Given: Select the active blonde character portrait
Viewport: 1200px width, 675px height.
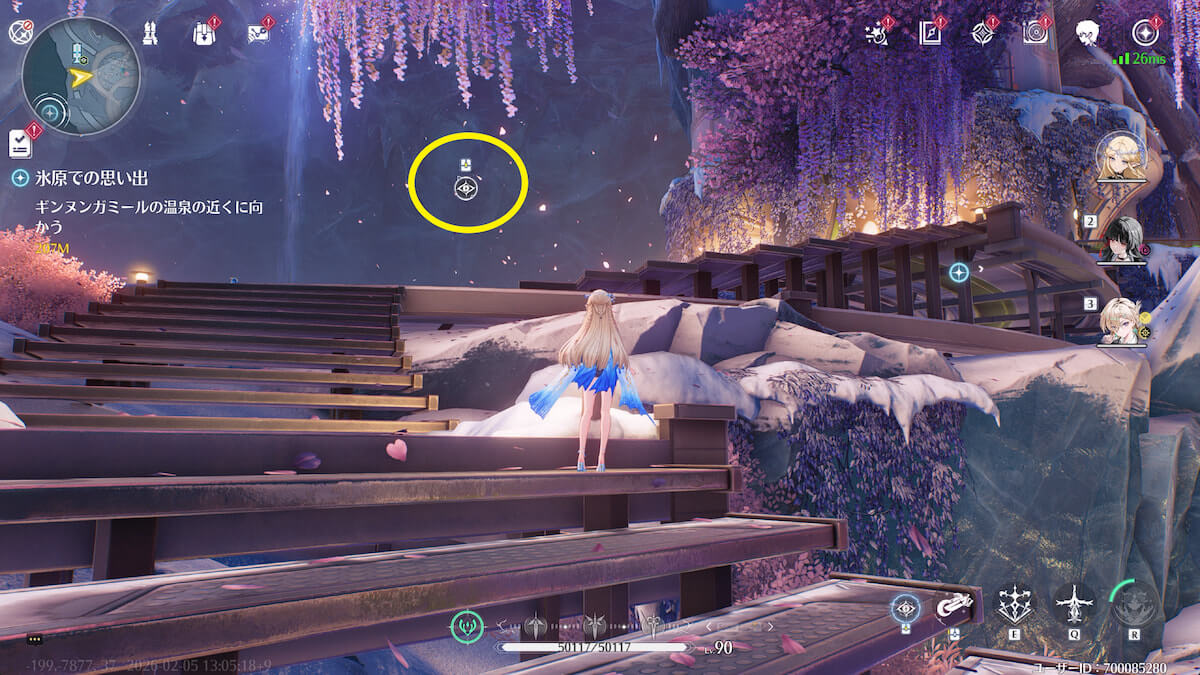Looking at the screenshot, I should click(1121, 157).
